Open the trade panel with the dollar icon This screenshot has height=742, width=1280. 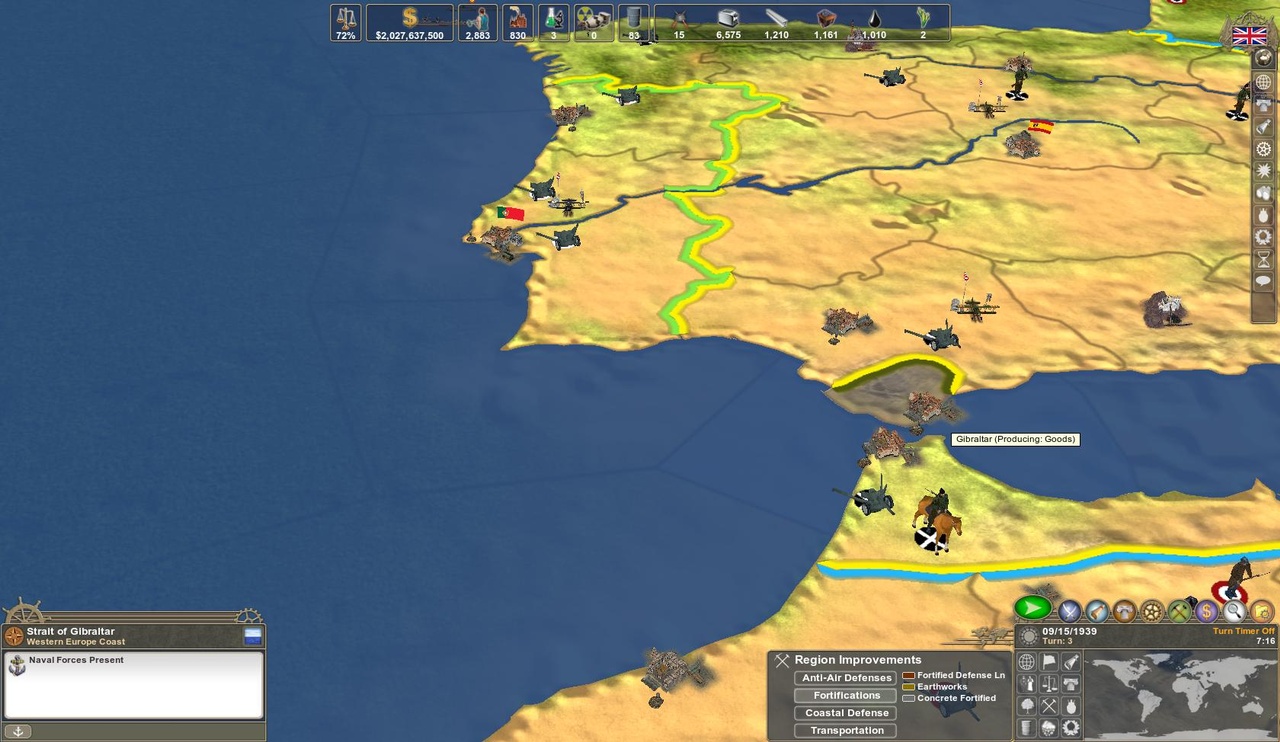pos(1206,611)
